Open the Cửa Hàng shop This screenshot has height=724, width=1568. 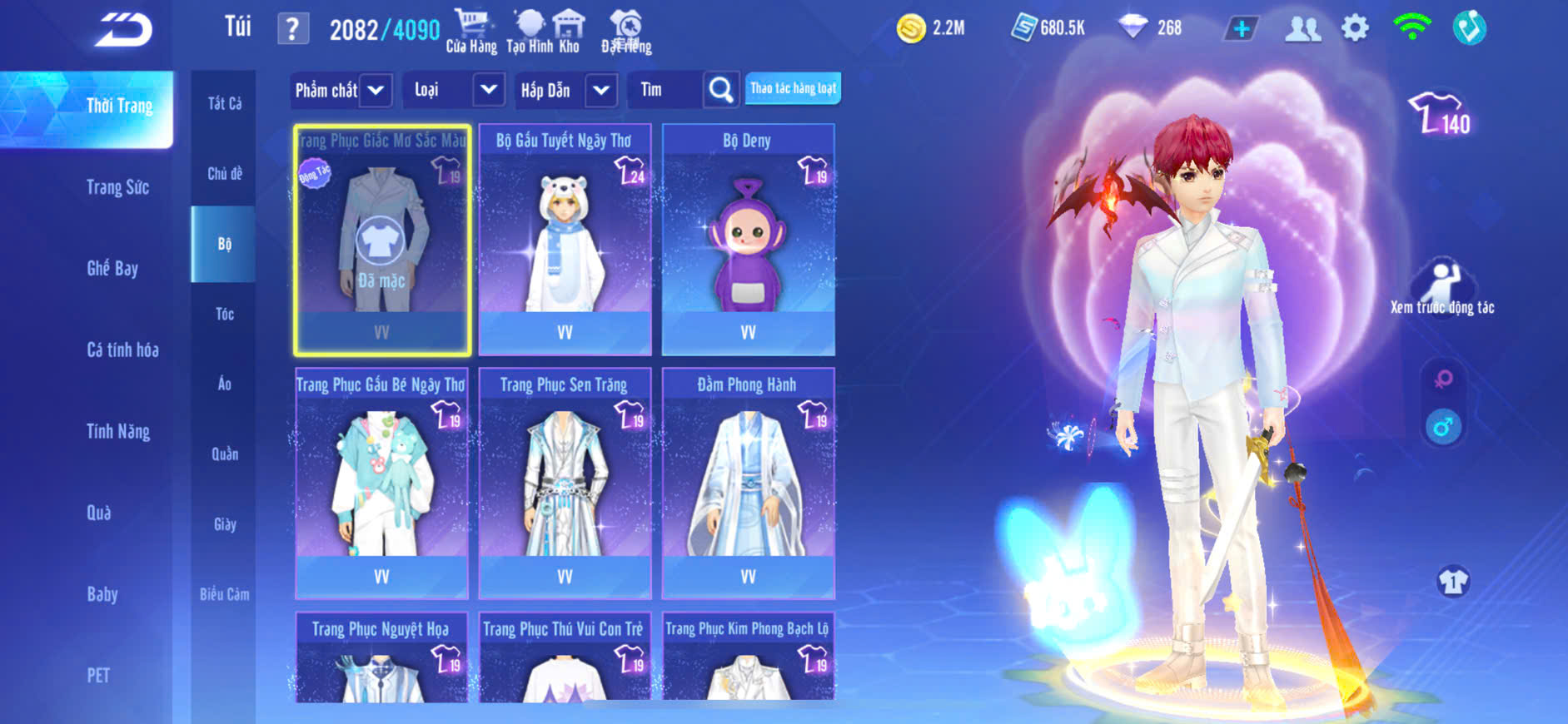tap(471, 32)
